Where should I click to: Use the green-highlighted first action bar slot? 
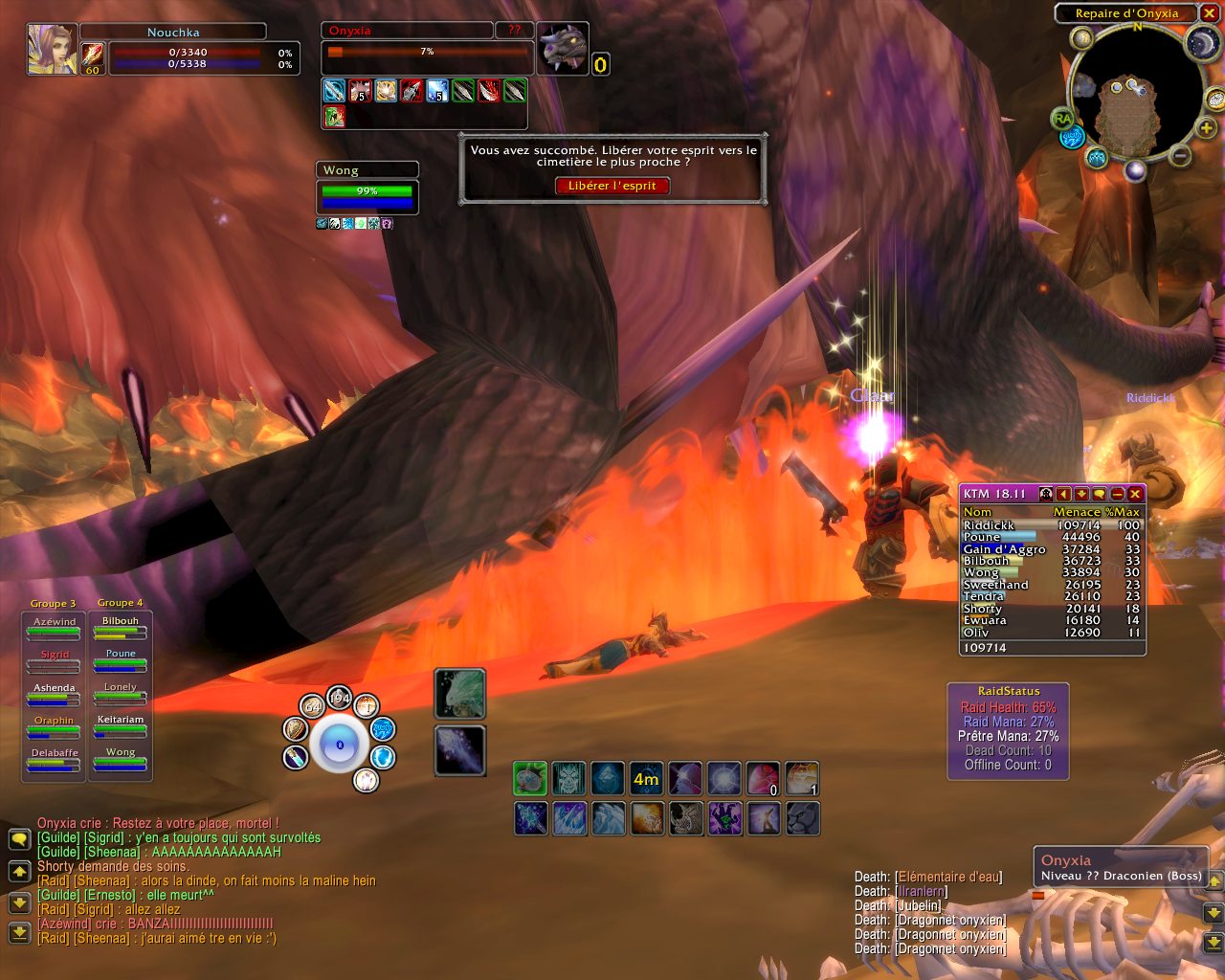click(530, 779)
